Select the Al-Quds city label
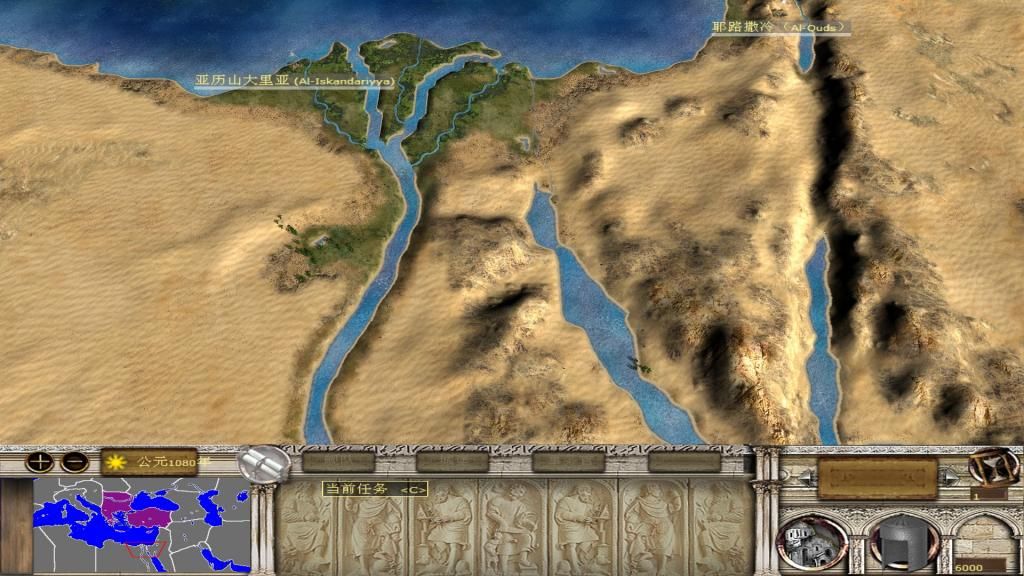1024x576 pixels. tap(777, 27)
